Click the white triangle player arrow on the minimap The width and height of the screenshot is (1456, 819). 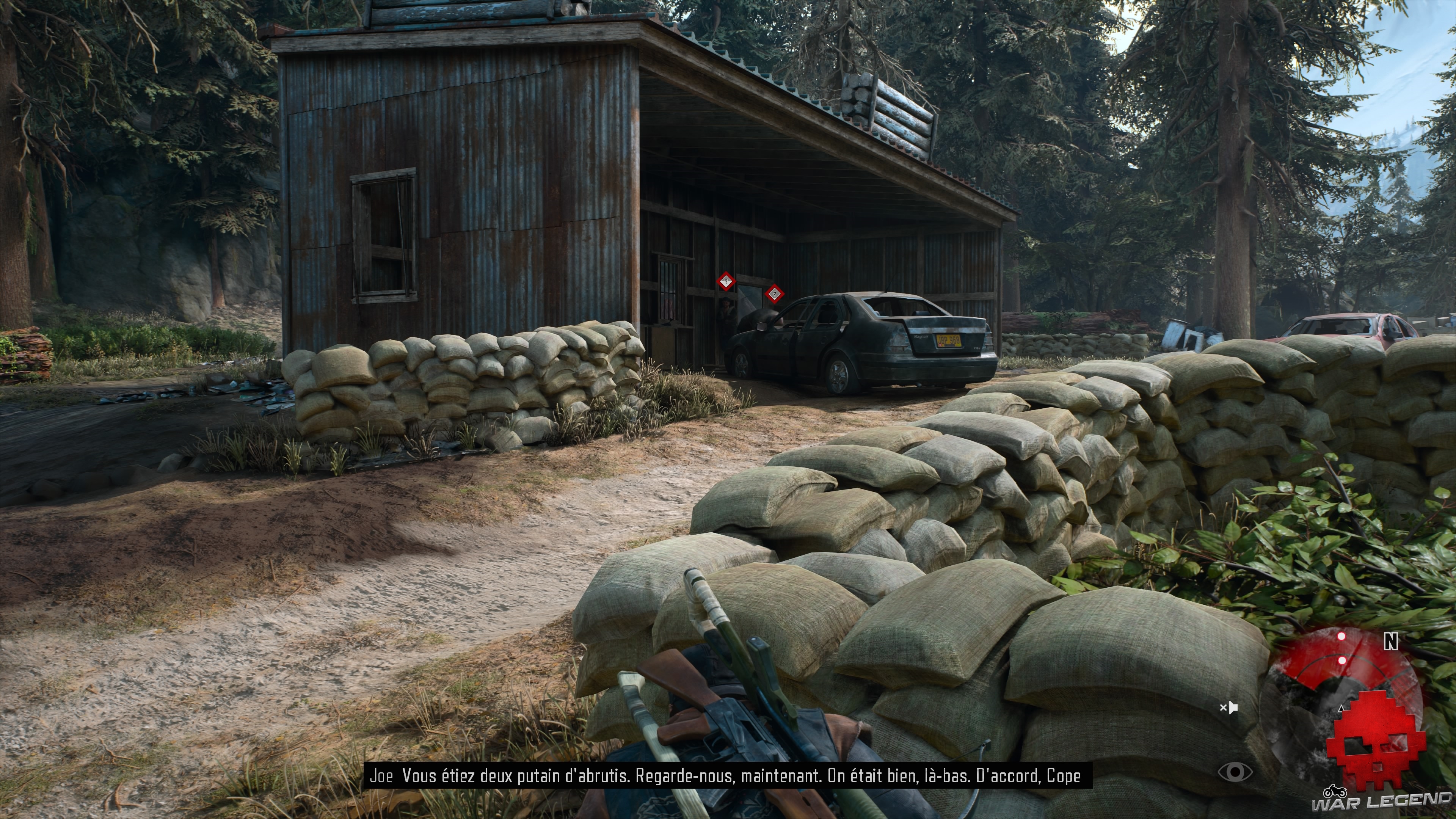point(1341,709)
